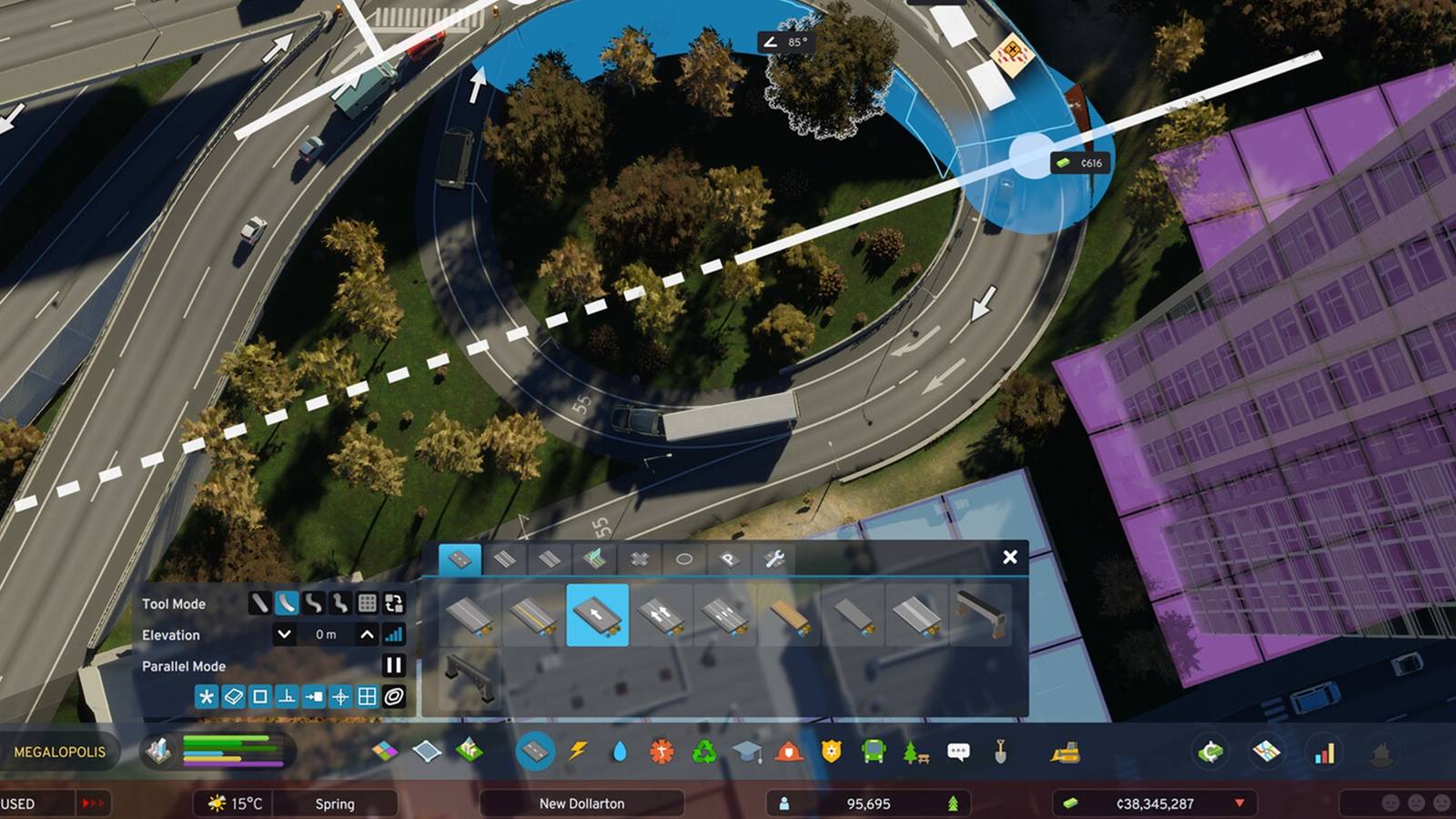Select the gravel road type
Viewport: 1456px width, 819px height.
point(788,619)
